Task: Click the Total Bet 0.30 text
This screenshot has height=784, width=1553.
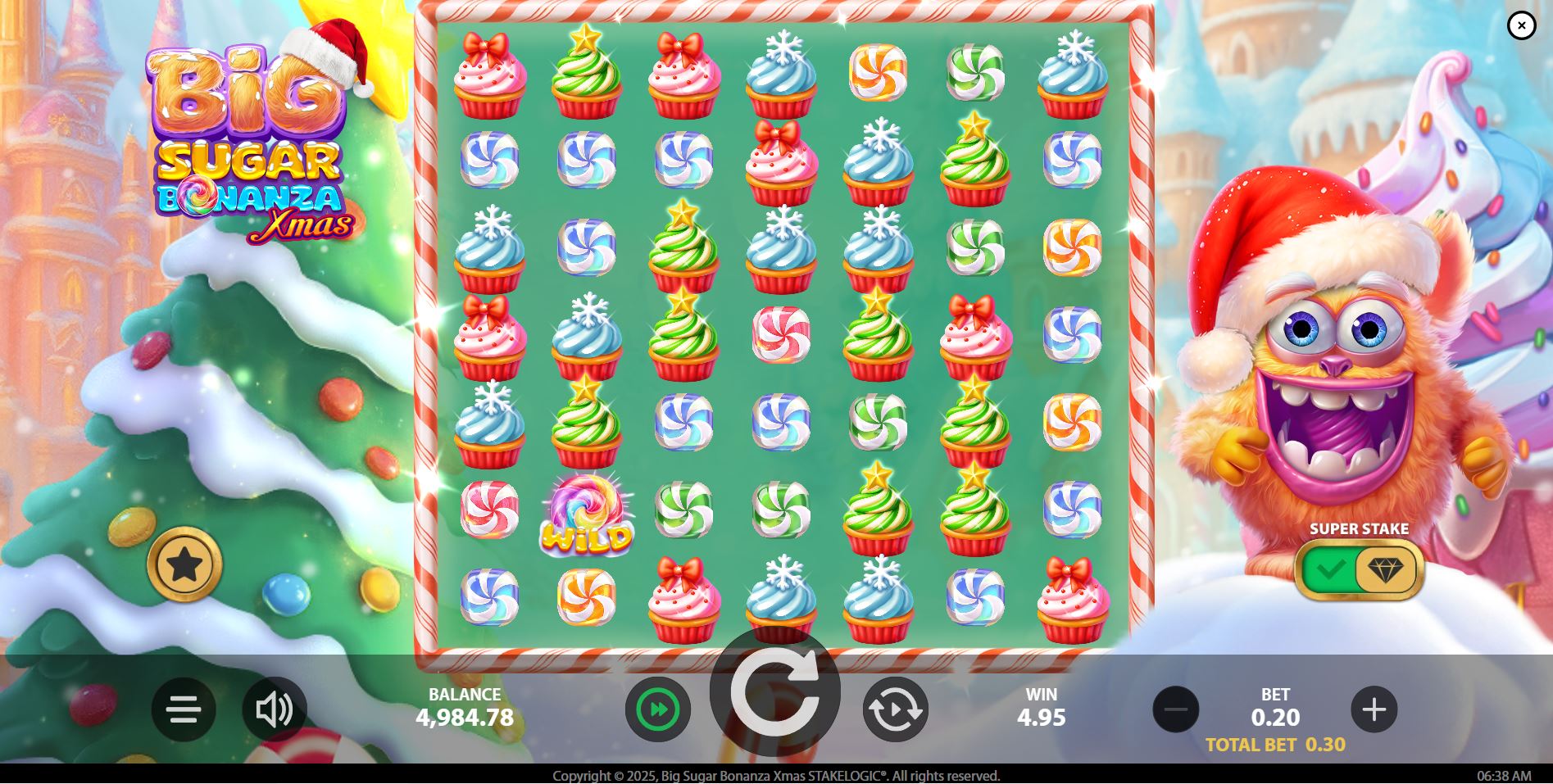Action: (x=1276, y=746)
